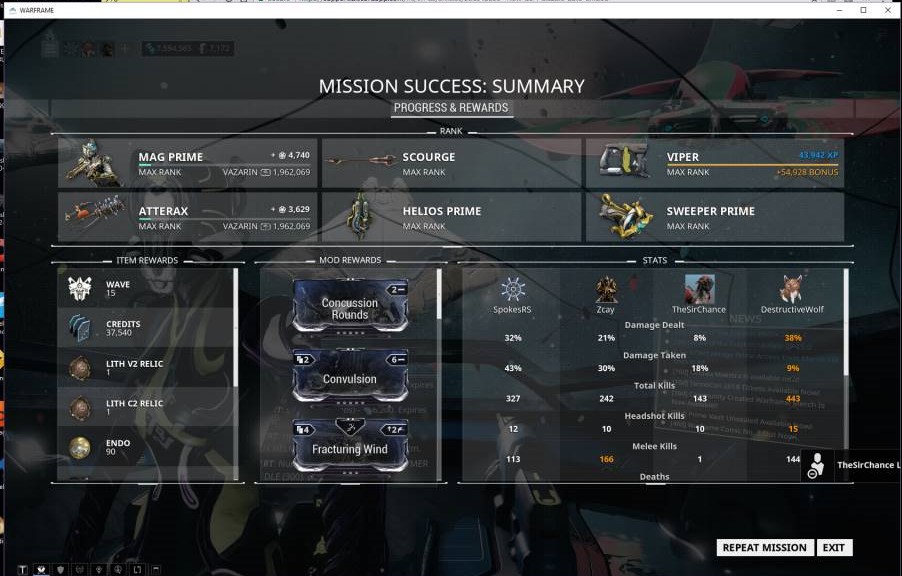The width and height of the screenshot is (902, 576).
Task: Select the Fracturing Wind mod card
Action: pos(350,446)
